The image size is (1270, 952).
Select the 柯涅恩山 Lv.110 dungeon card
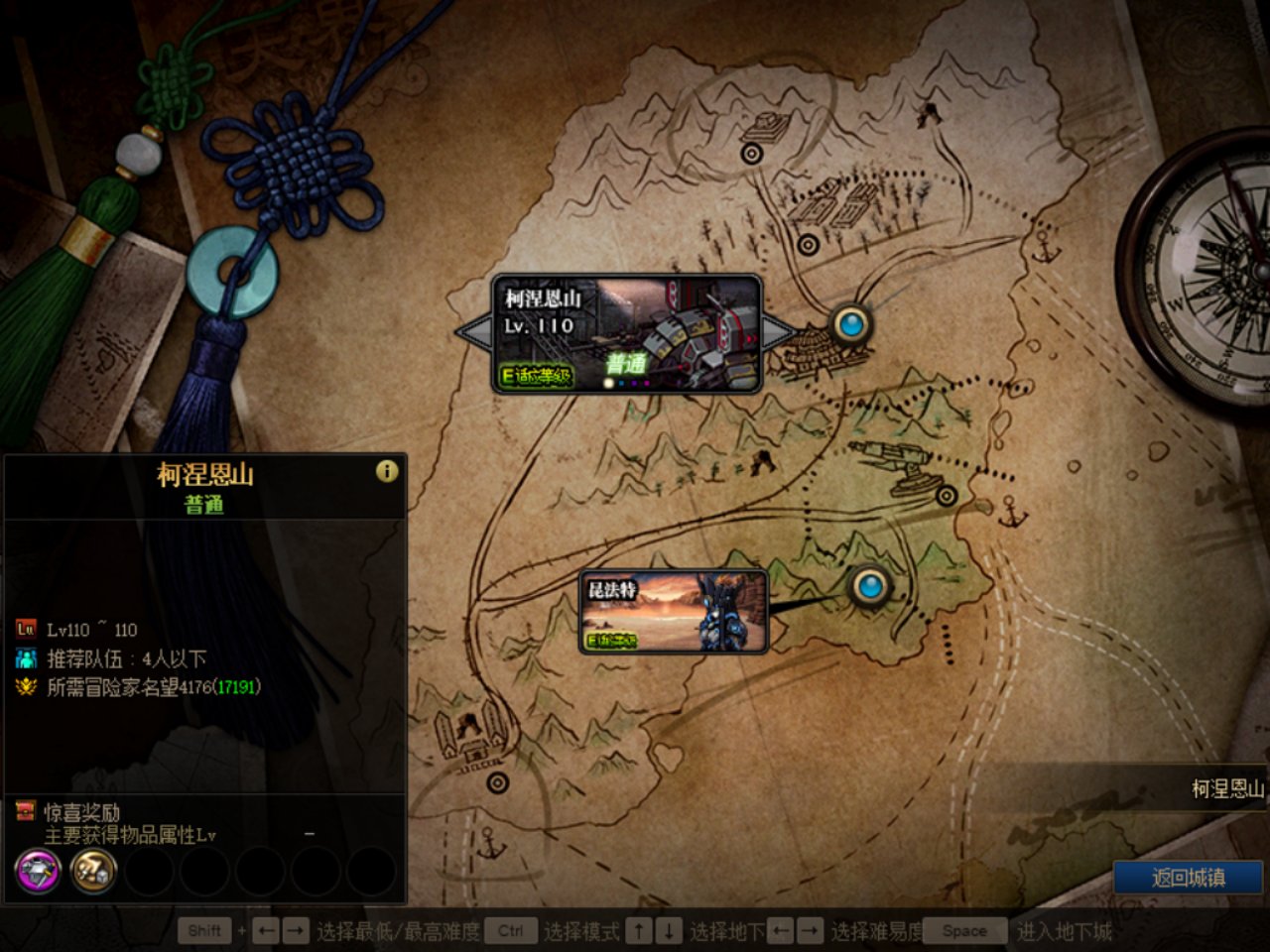click(627, 333)
